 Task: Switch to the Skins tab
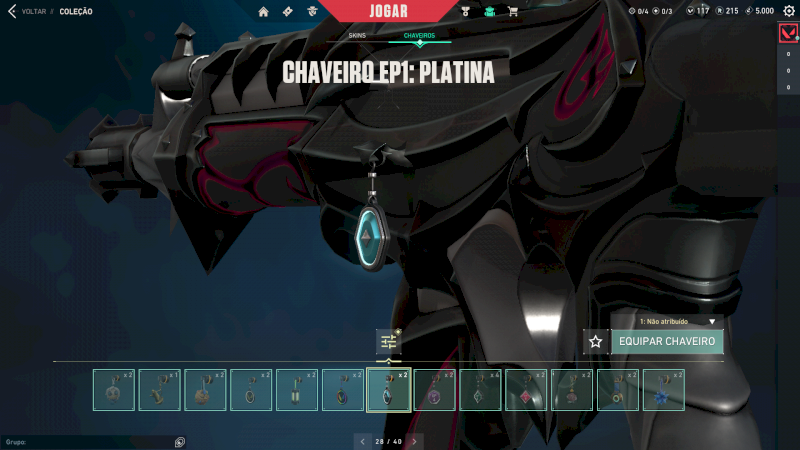(x=357, y=35)
